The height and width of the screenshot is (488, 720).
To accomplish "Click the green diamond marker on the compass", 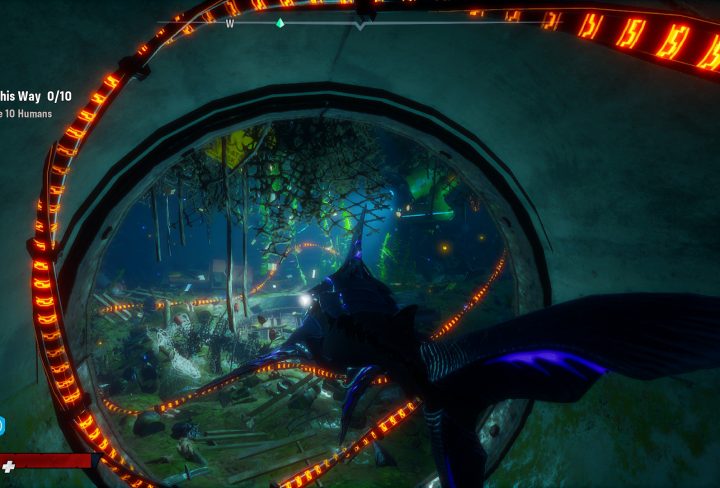I will (x=280, y=22).
